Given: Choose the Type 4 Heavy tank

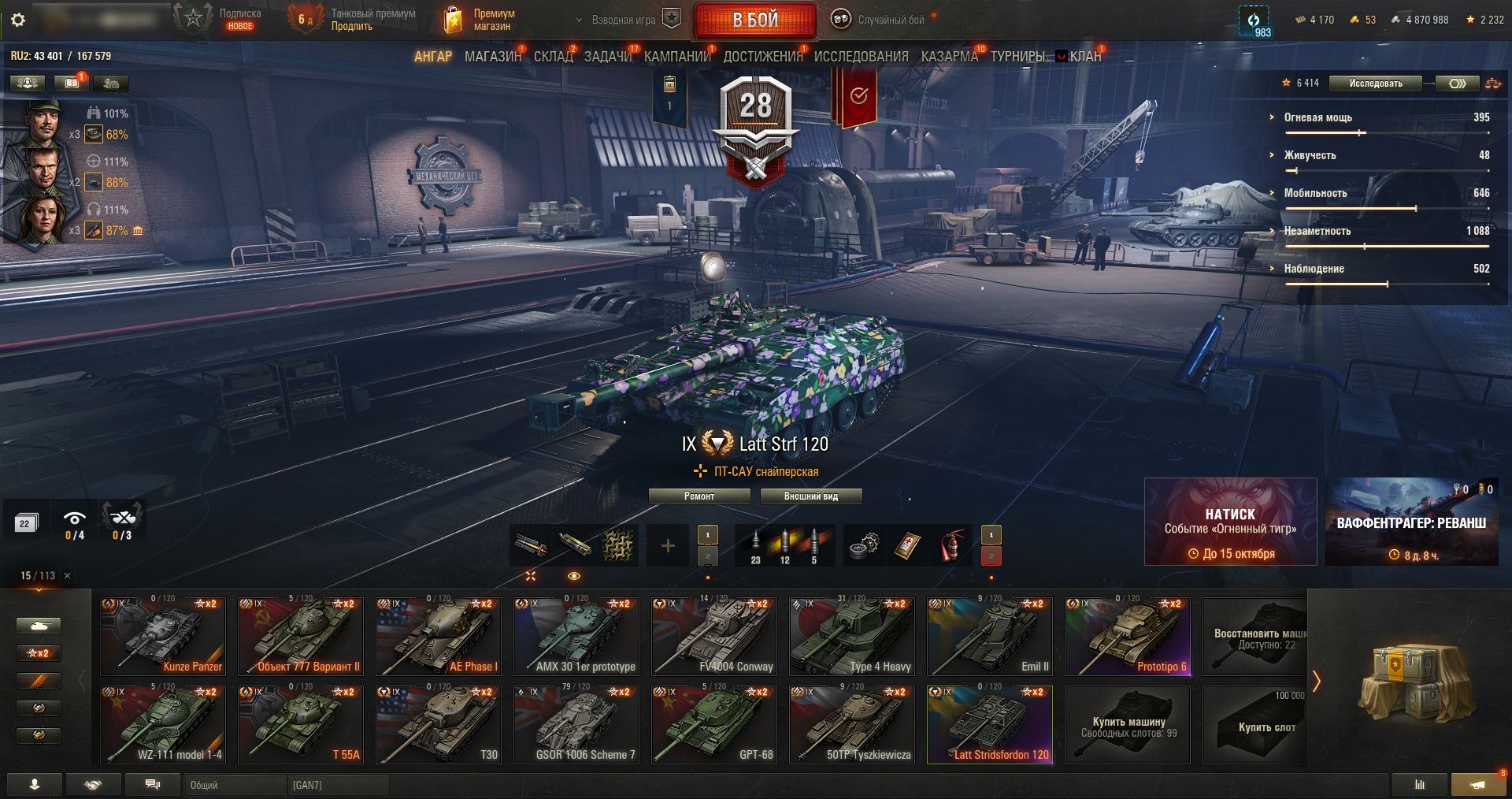Looking at the screenshot, I should click(x=852, y=637).
